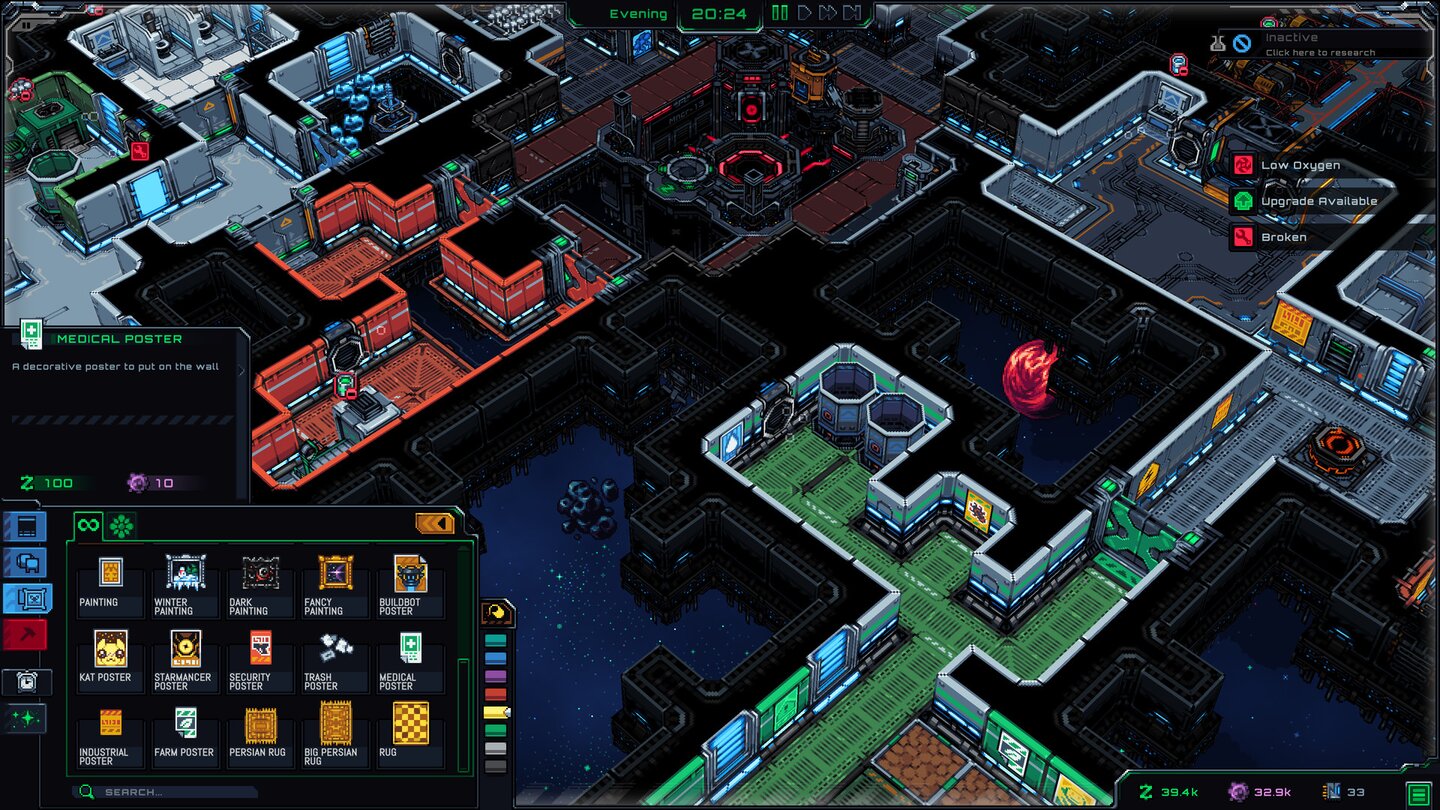Click the research flask icon in the top right
The height and width of the screenshot is (810, 1440).
pos(1219,41)
